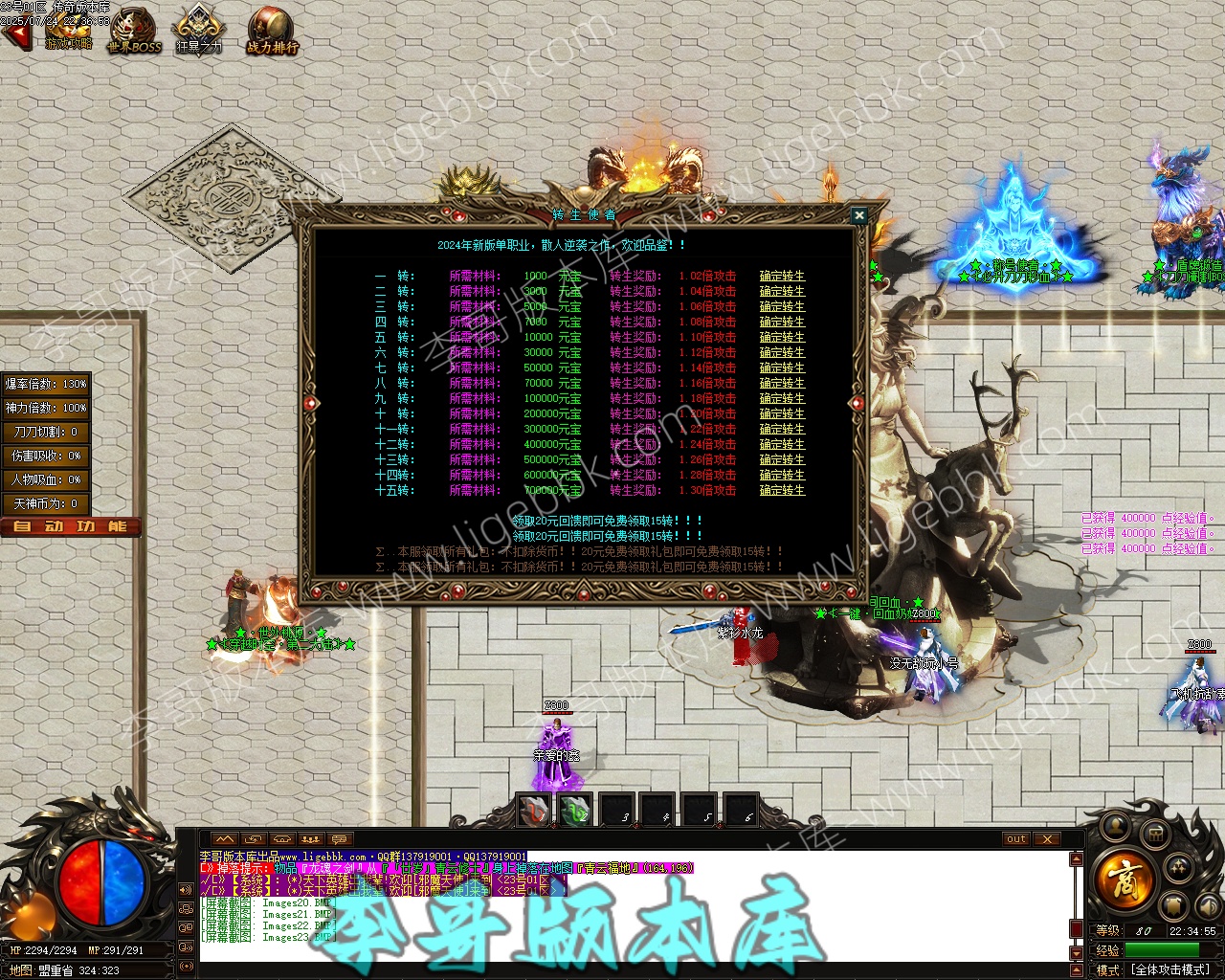Use the green item in hotbar slot two

coord(574,811)
